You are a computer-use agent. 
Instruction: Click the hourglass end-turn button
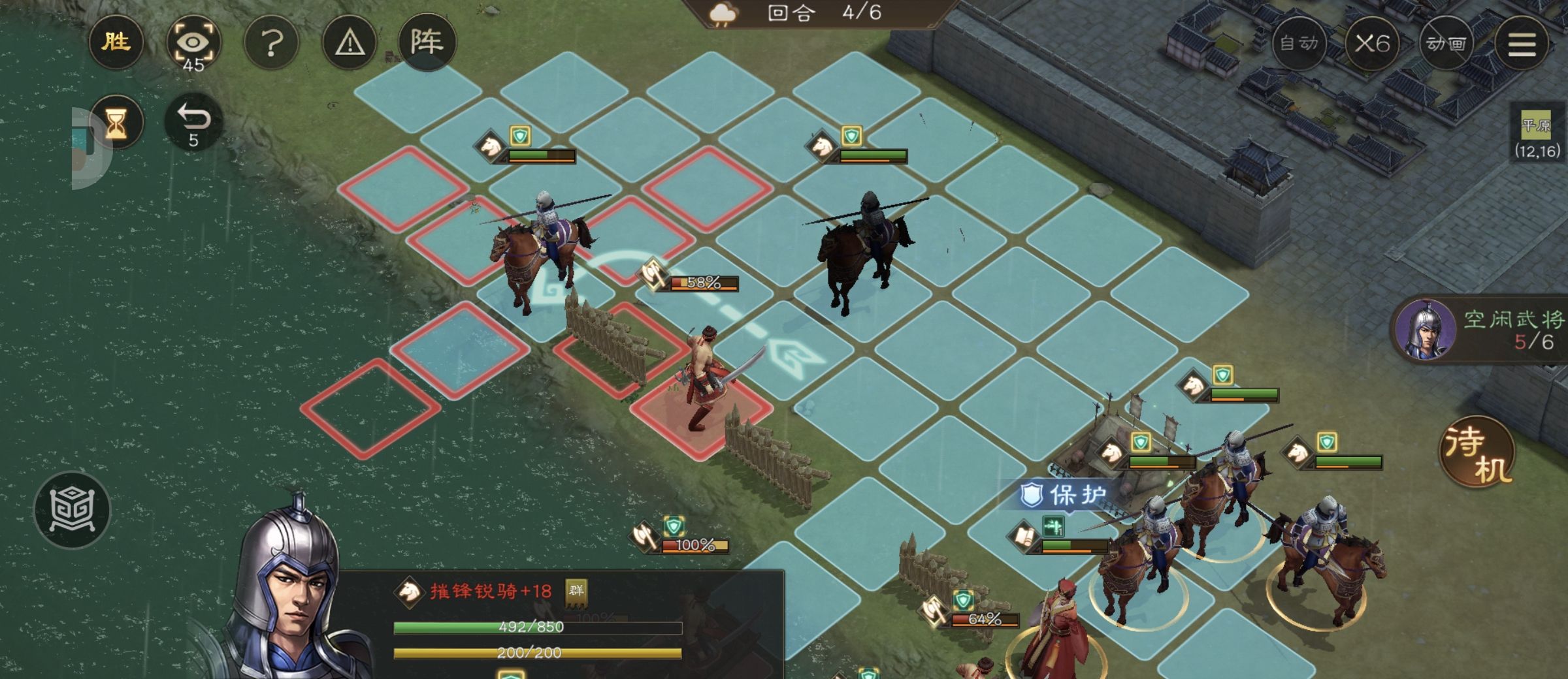click(116, 122)
